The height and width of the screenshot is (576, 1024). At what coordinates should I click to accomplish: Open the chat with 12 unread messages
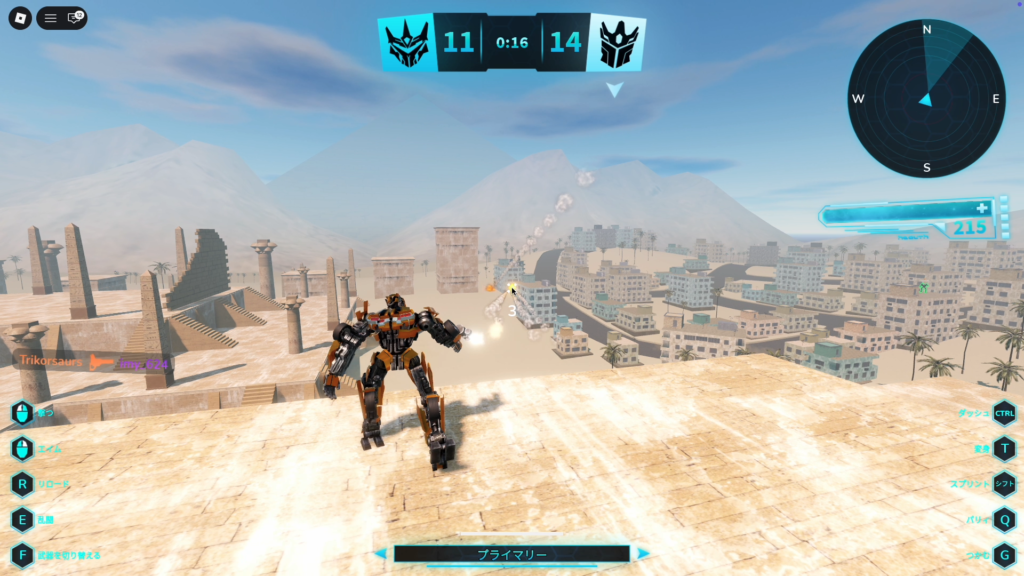[x=74, y=18]
